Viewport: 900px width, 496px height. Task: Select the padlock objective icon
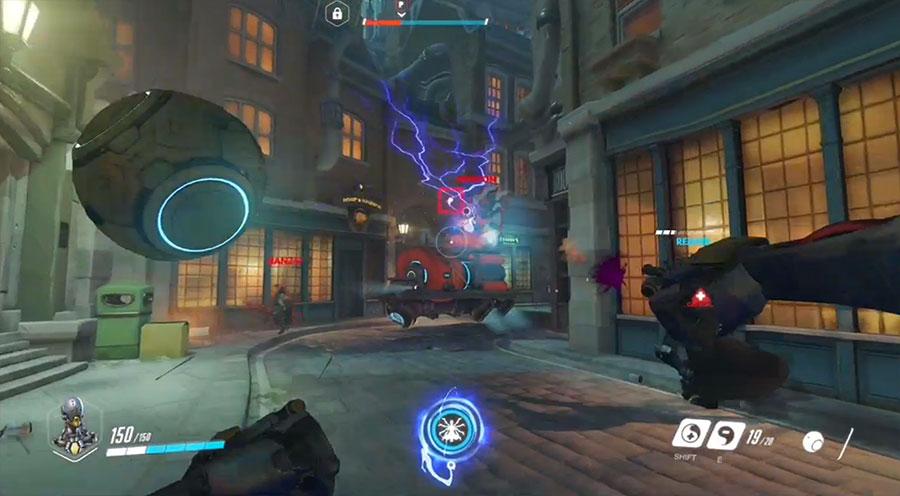[337, 13]
